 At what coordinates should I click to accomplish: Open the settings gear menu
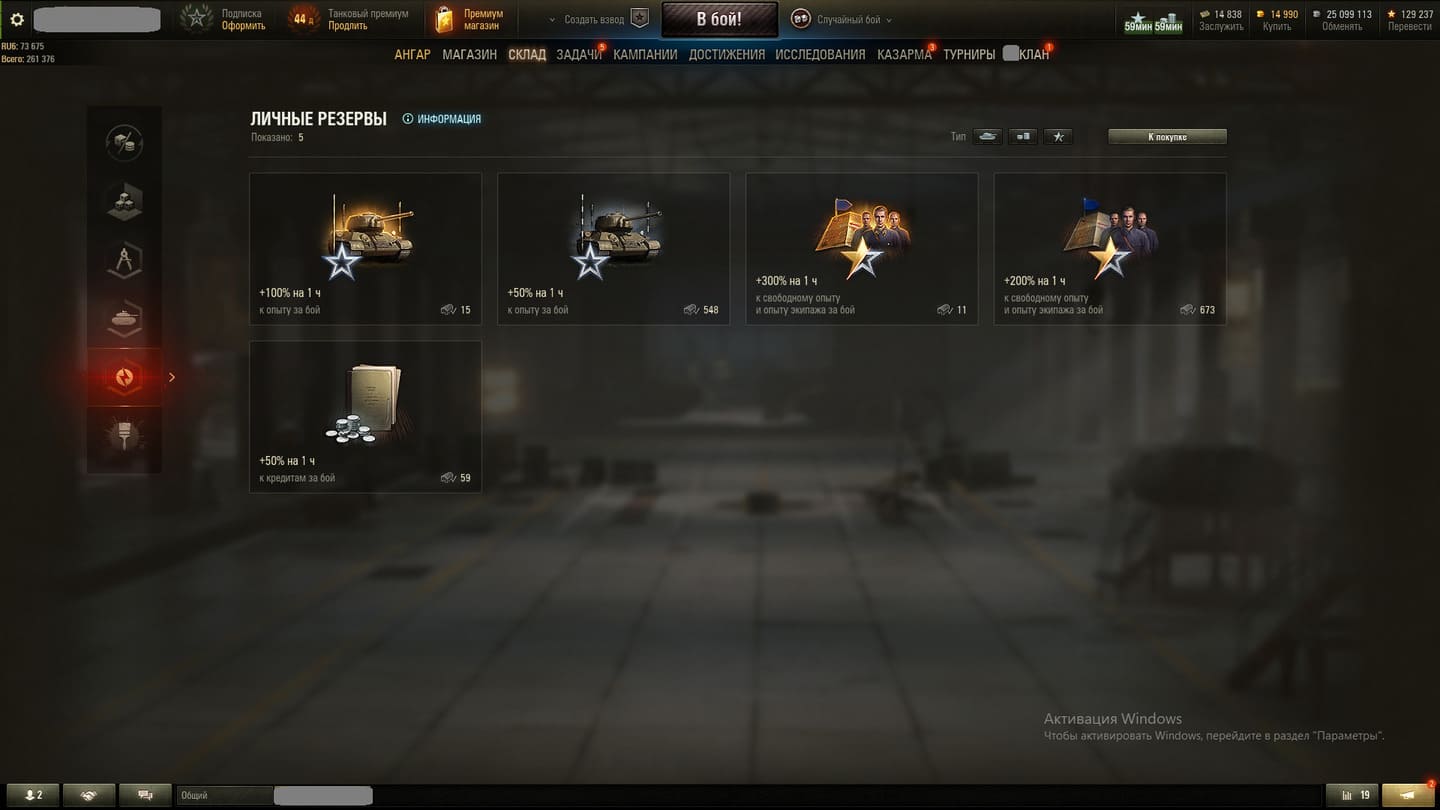click(x=17, y=19)
